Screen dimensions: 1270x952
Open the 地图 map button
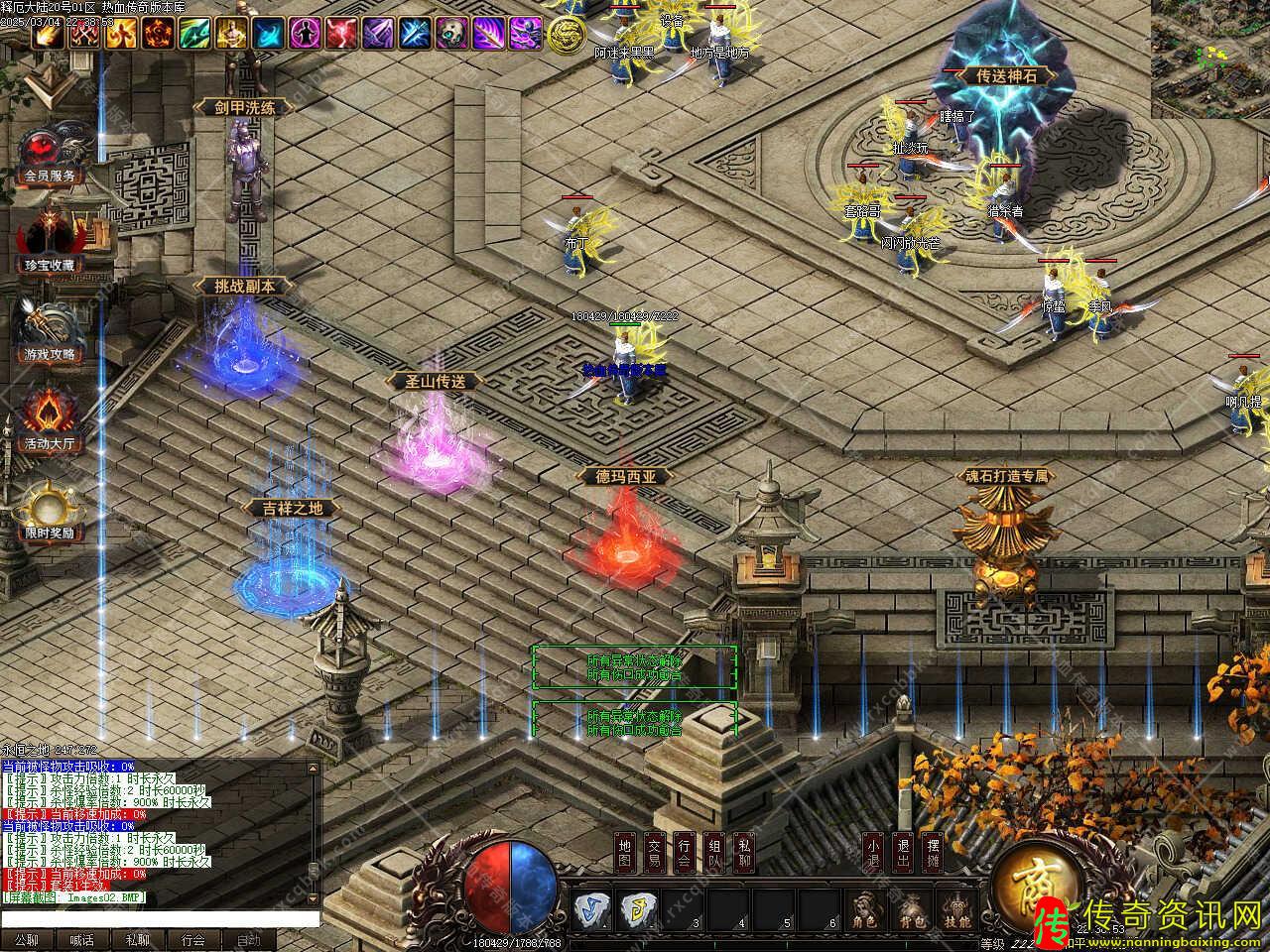[624, 853]
